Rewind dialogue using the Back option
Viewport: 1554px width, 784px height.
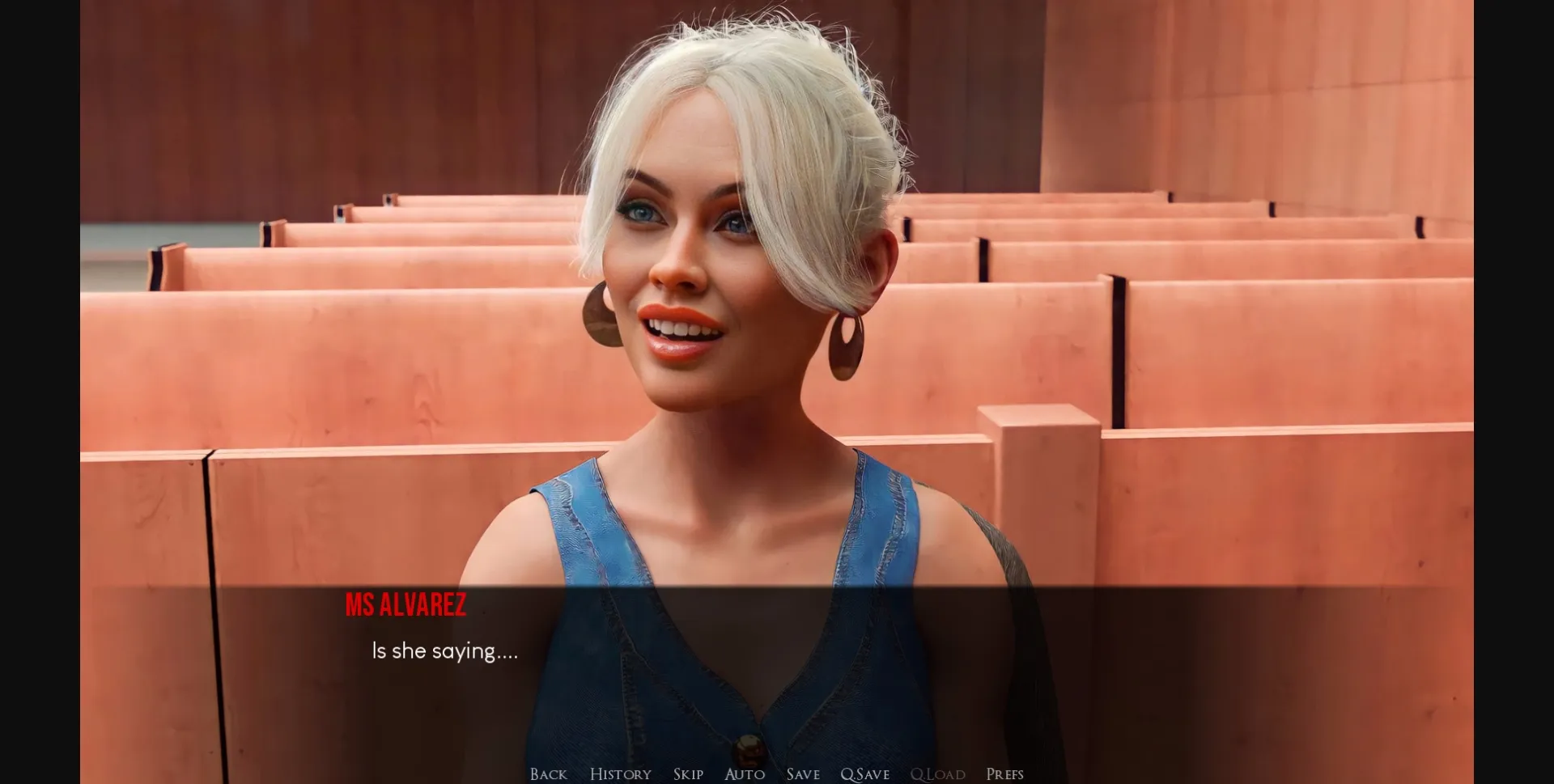click(x=548, y=774)
